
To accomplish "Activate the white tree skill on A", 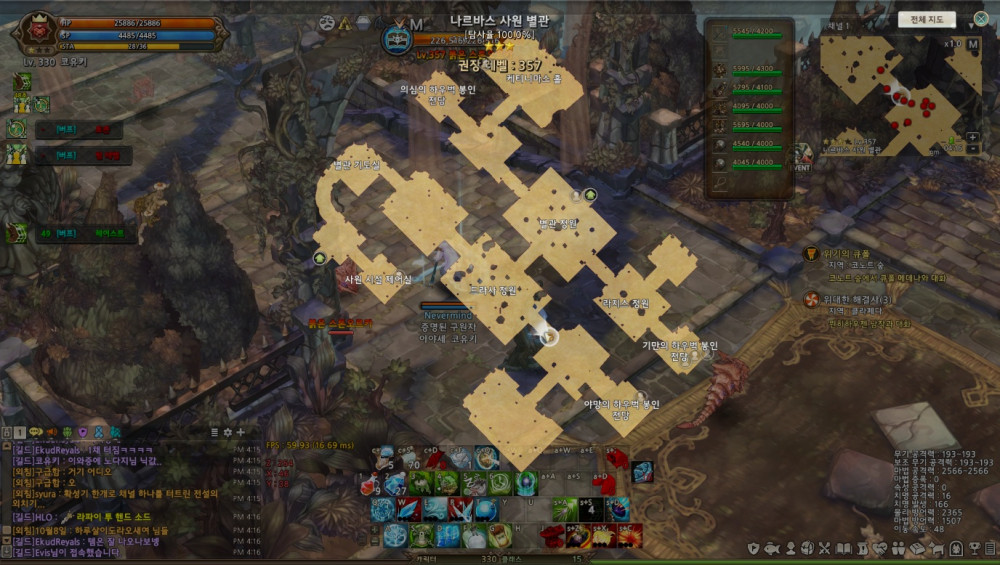I will [394, 535].
